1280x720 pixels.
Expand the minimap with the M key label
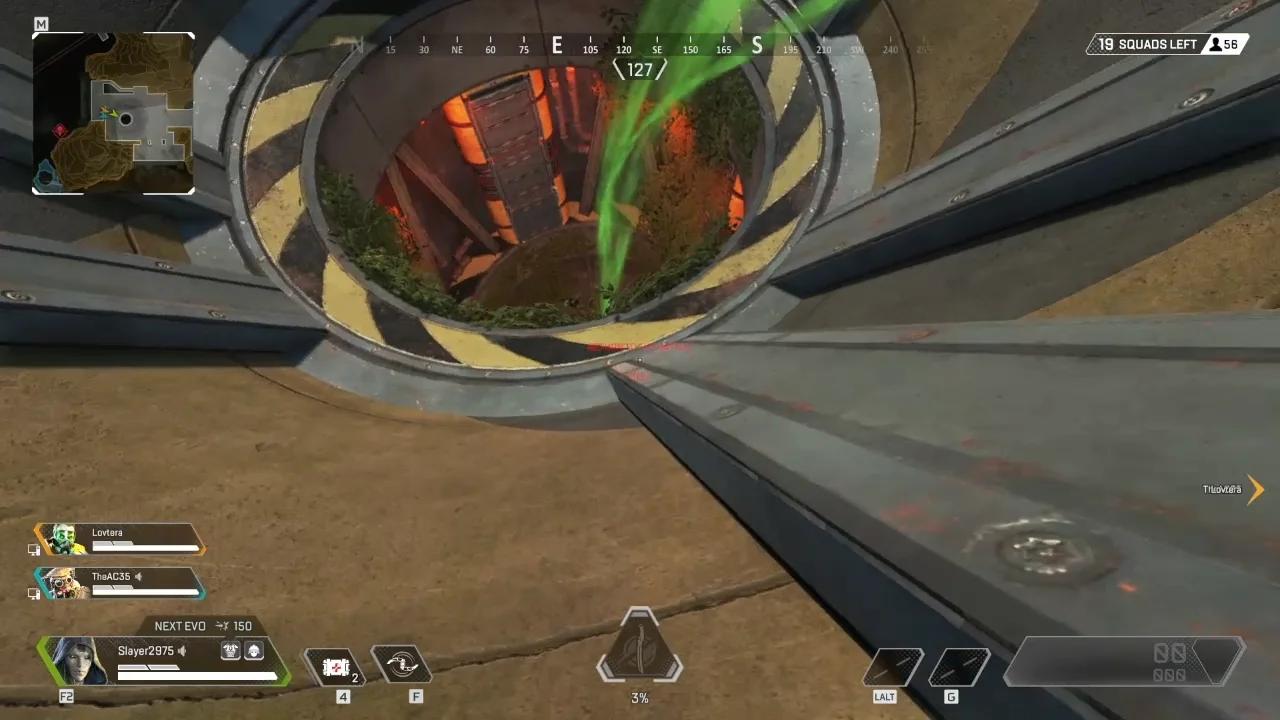point(41,23)
